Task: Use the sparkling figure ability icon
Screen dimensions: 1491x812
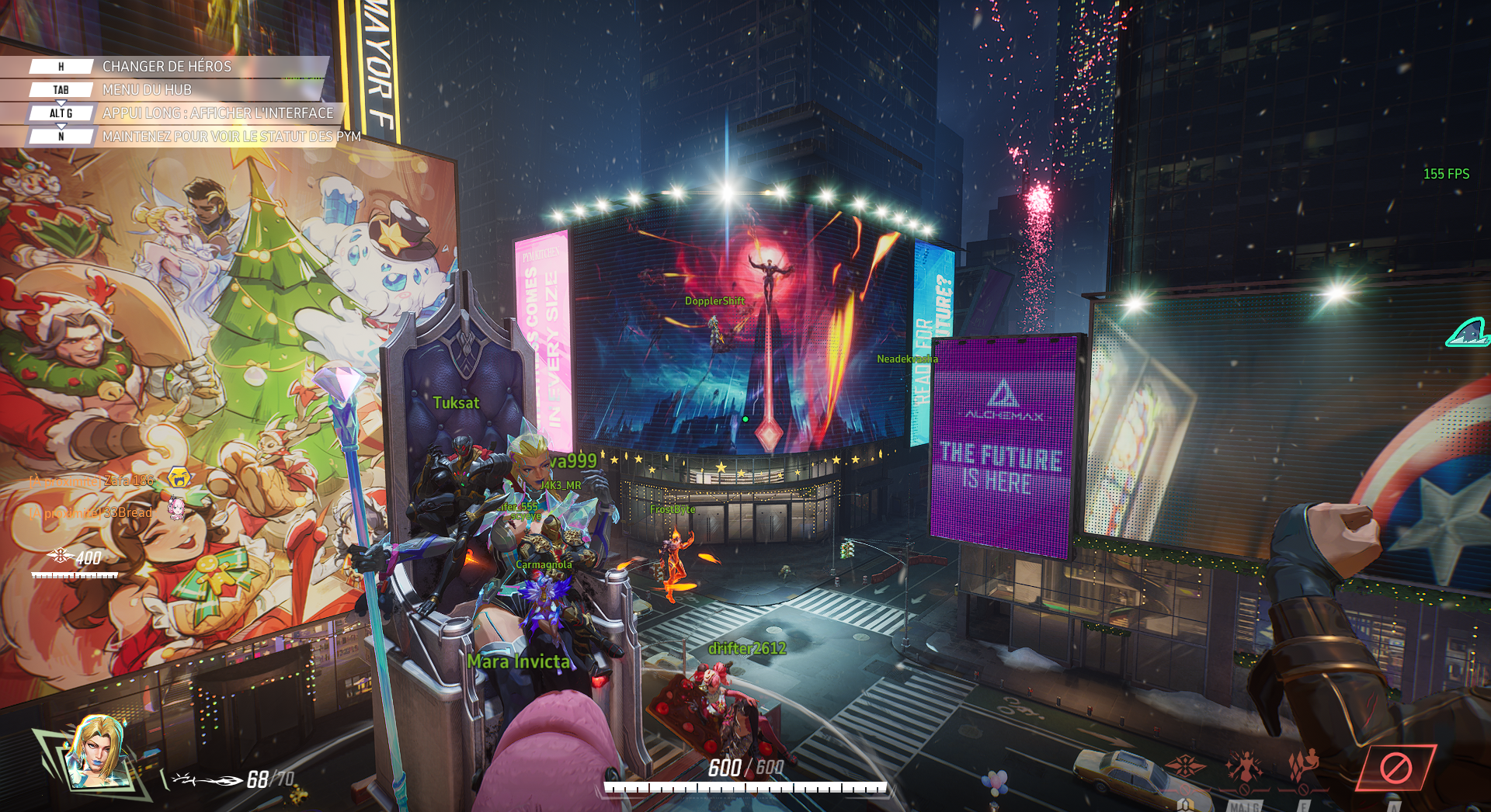Action: [x=1244, y=766]
